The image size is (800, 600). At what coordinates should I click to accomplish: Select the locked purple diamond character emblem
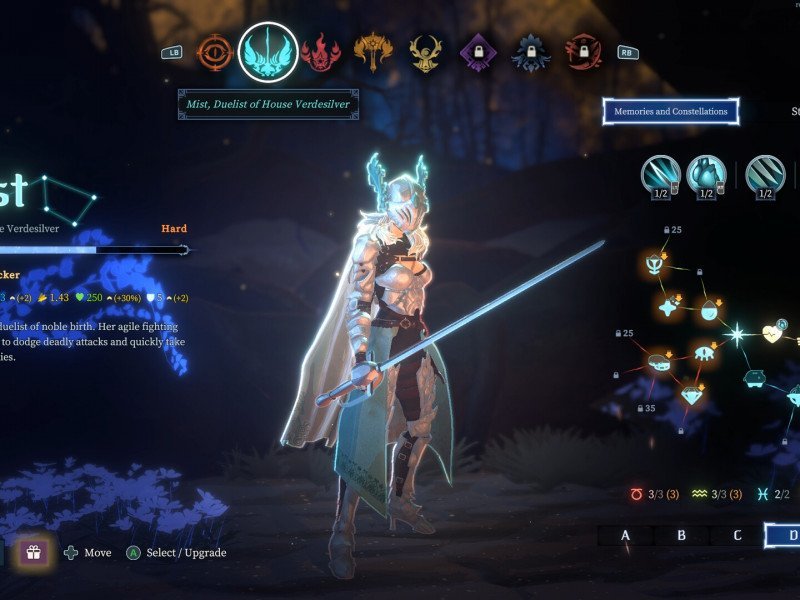point(477,52)
